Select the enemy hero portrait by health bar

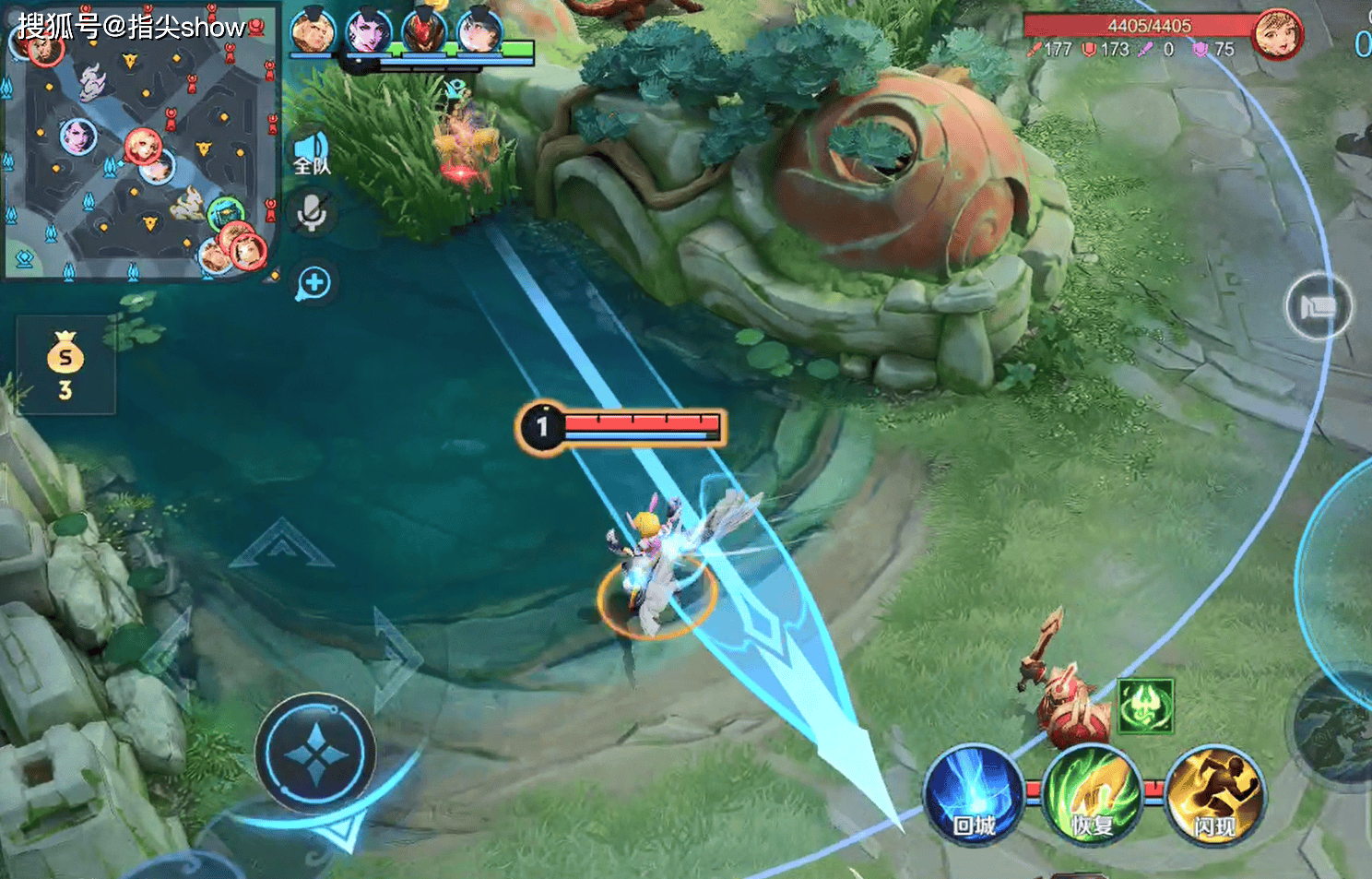pos(1277,35)
